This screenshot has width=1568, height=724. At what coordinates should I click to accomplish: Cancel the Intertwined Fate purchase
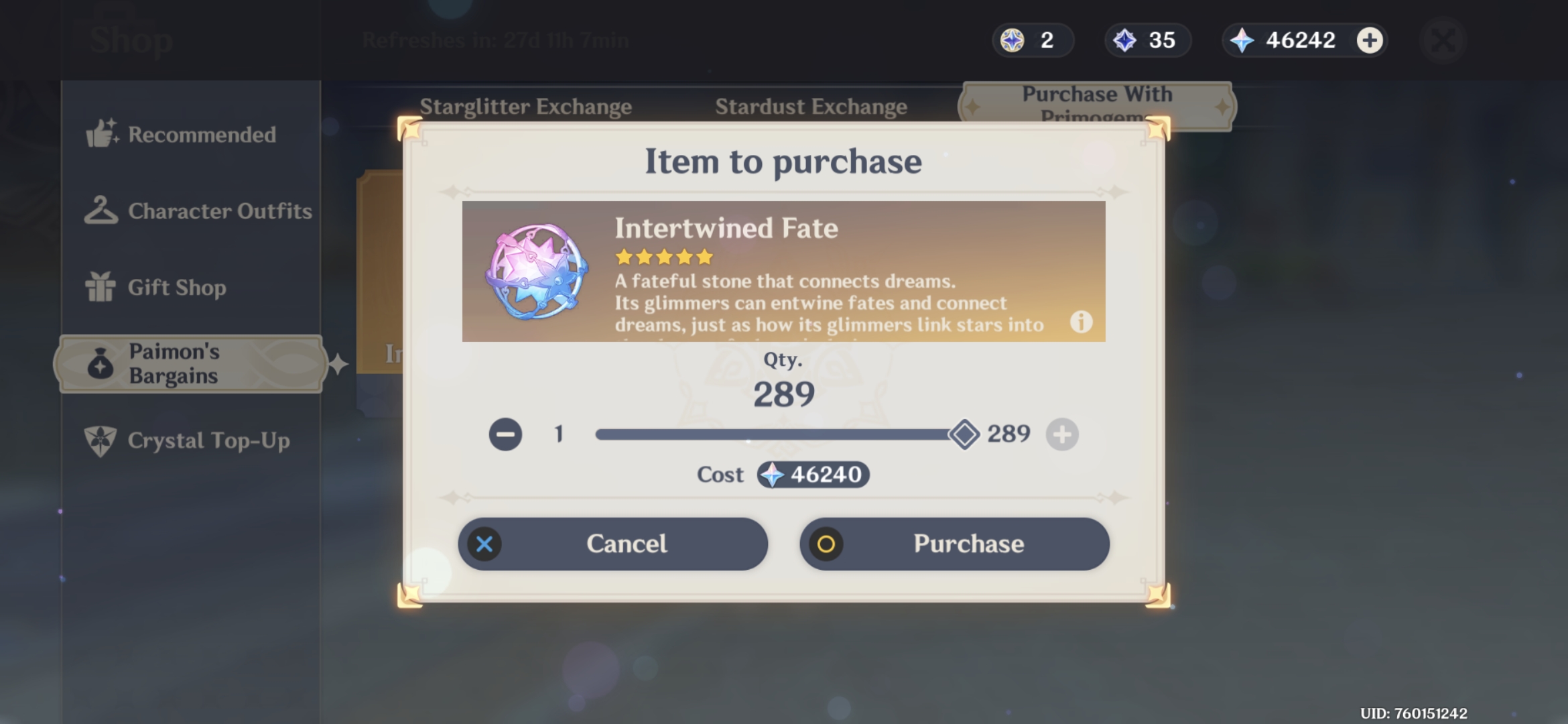(x=612, y=544)
